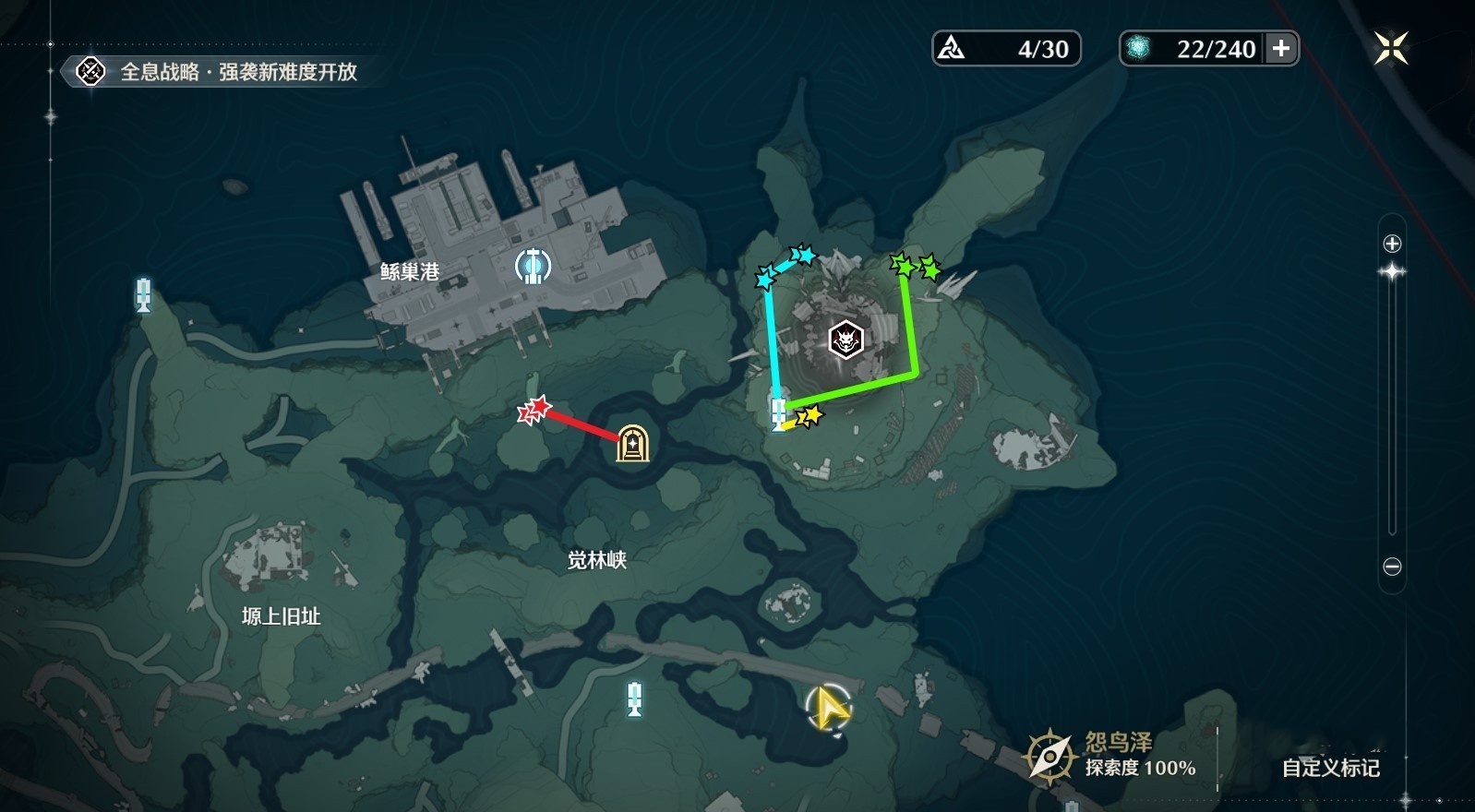Screen dimensions: 1475x812
Task: Select the 鲸巢港 teleport tower marker
Action: click(533, 266)
